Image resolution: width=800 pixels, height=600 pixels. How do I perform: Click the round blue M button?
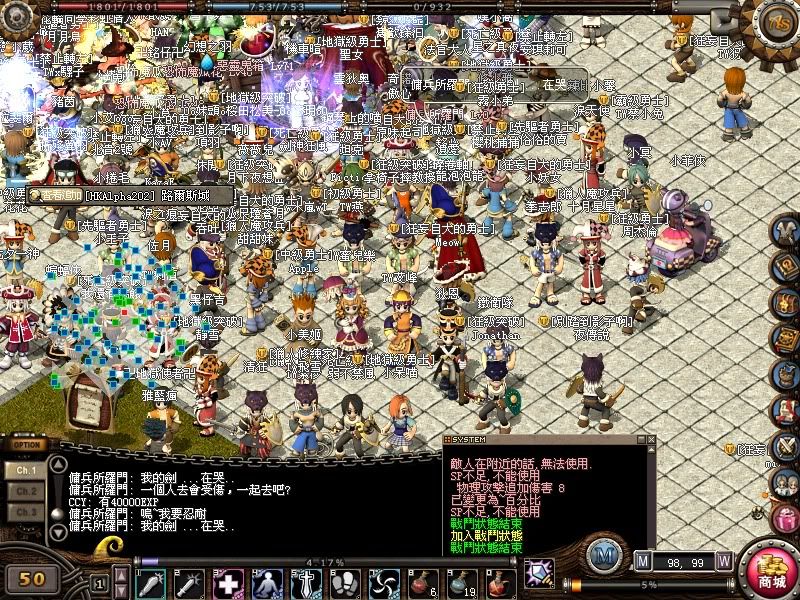(602, 554)
